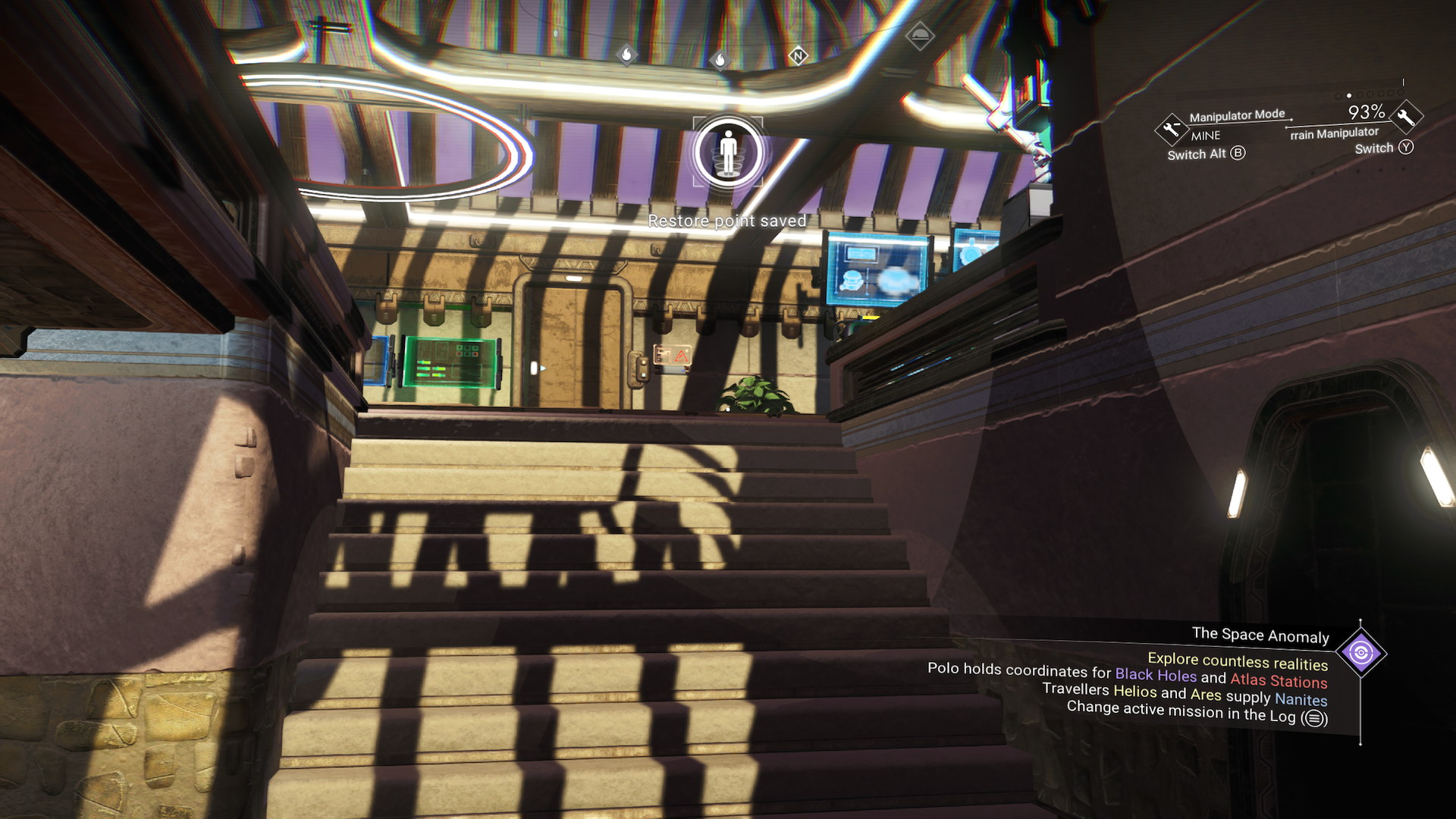Click the restore point saved icon

(728, 152)
